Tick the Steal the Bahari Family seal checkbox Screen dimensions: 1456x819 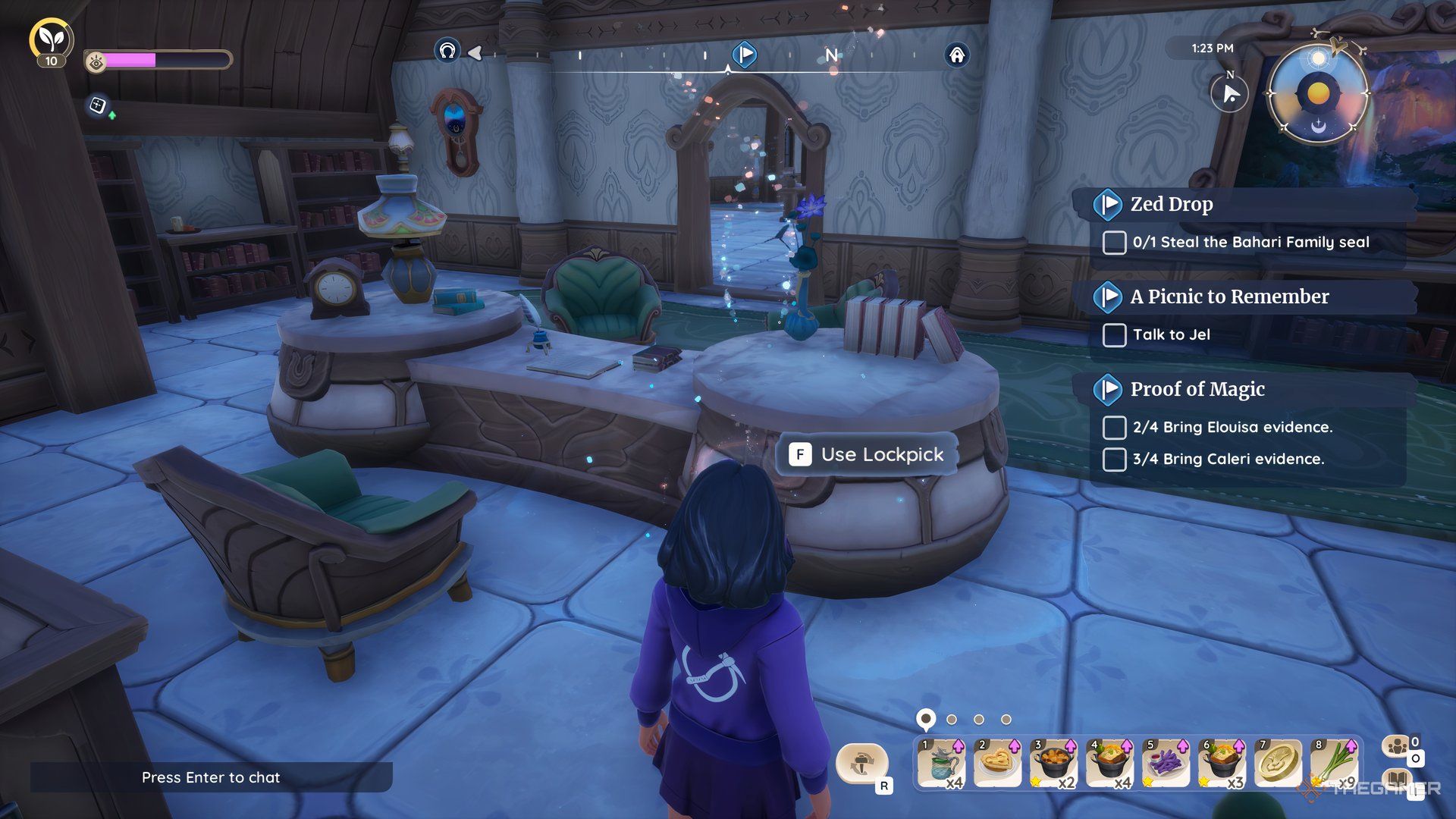pos(1114,243)
